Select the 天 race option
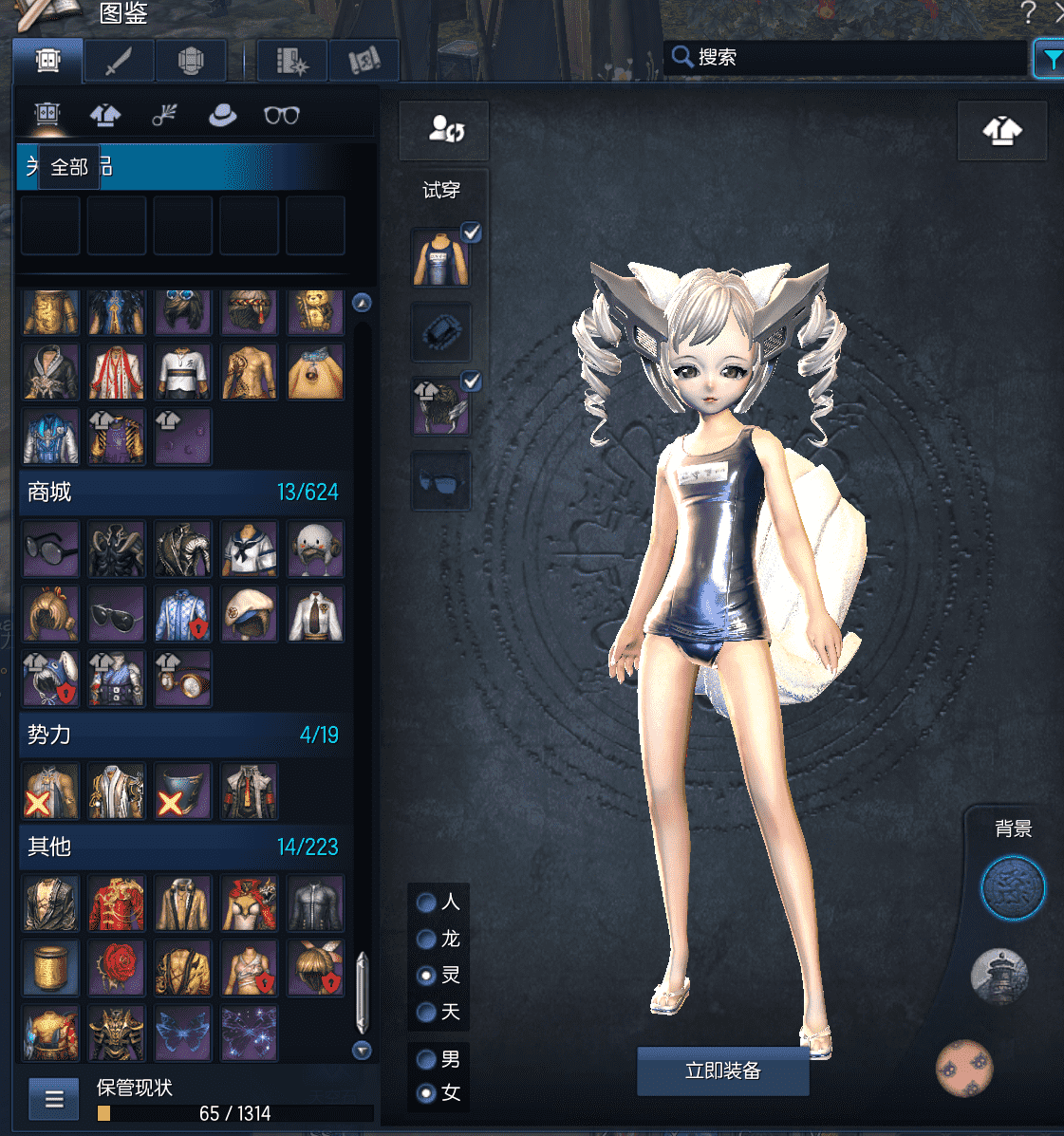This screenshot has width=1064, height=1136. [x=427, y=1012]
